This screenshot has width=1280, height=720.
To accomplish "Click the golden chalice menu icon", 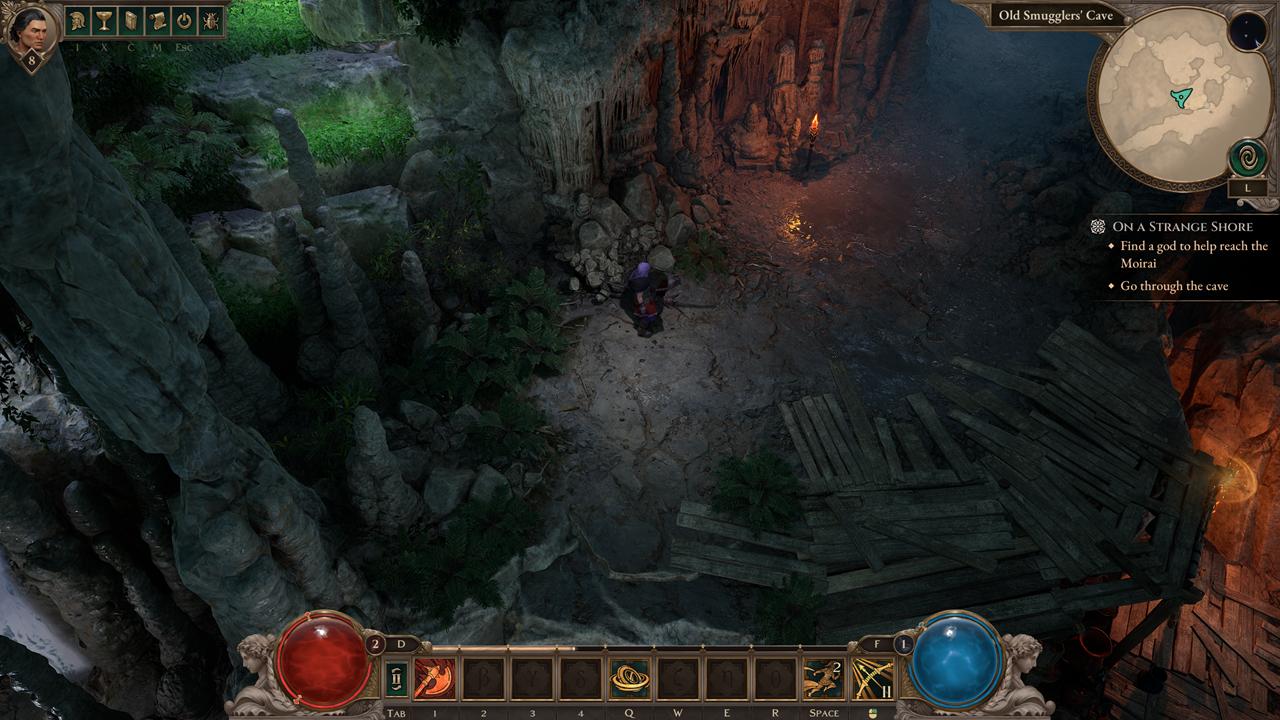I will point(105,20).
